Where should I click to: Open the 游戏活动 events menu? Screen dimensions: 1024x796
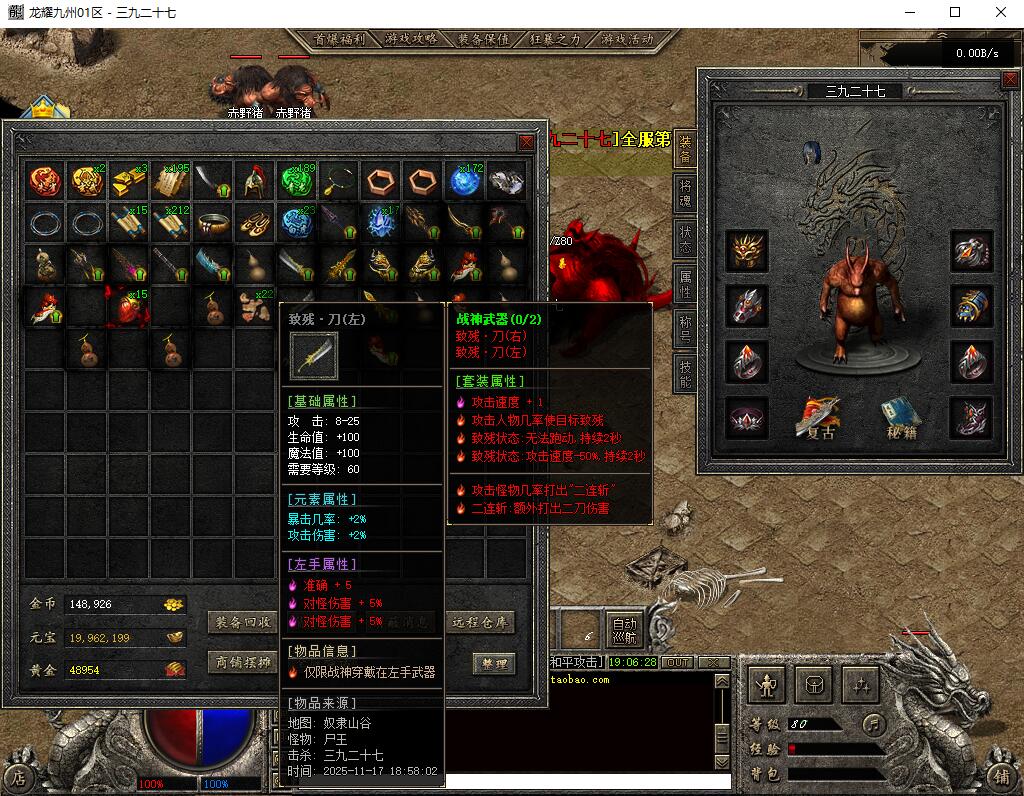point(627,39)
